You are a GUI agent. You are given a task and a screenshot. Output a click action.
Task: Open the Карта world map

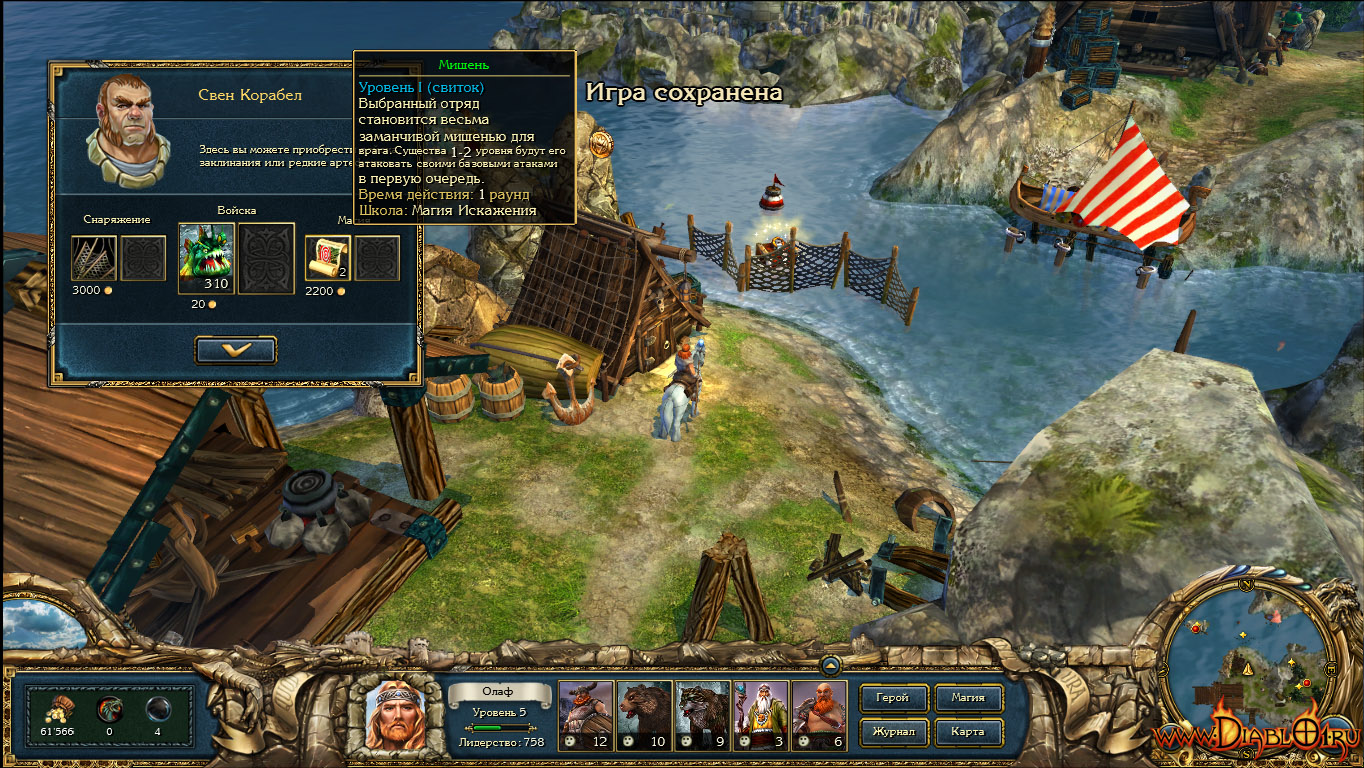pos(967,732)
